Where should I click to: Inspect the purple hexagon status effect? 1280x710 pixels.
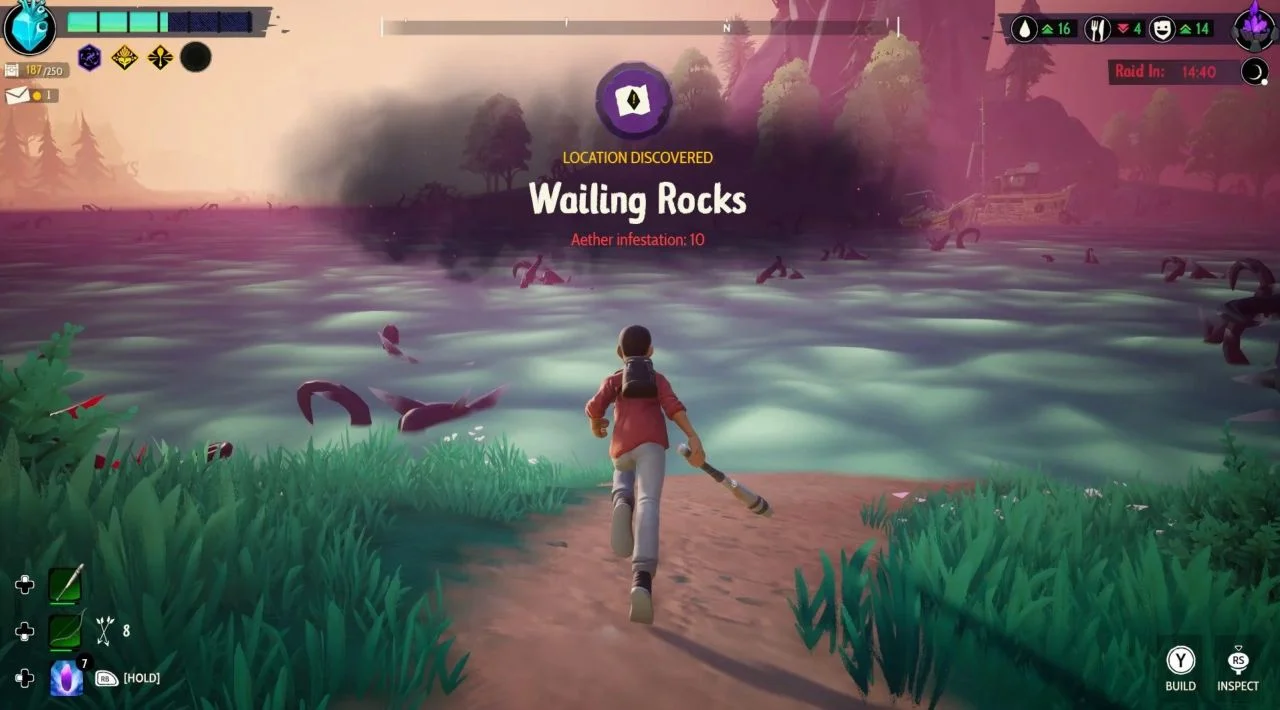90,58
